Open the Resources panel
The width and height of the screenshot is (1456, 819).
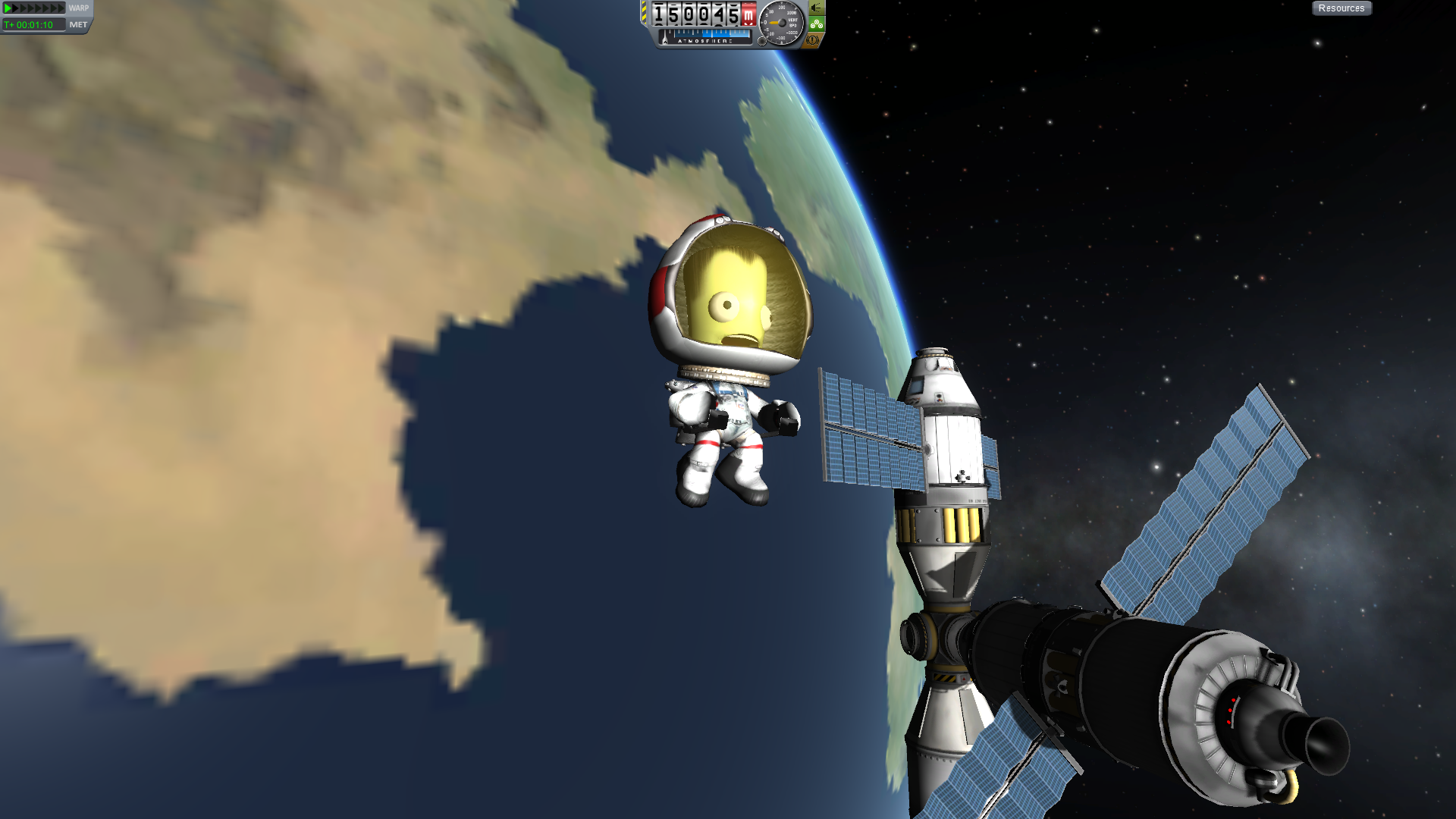[1341, 8]
